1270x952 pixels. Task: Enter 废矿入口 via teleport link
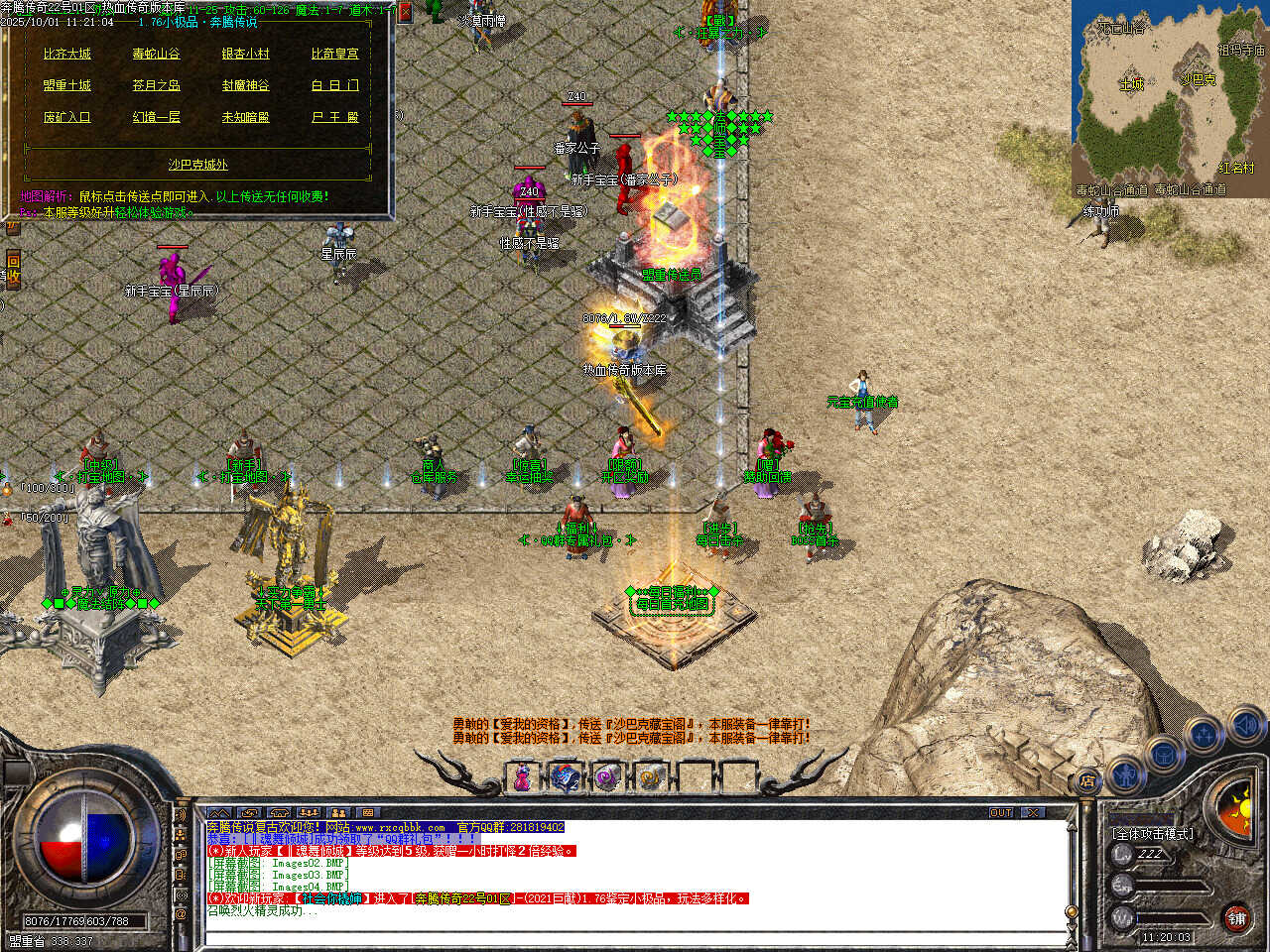[66, 117]
